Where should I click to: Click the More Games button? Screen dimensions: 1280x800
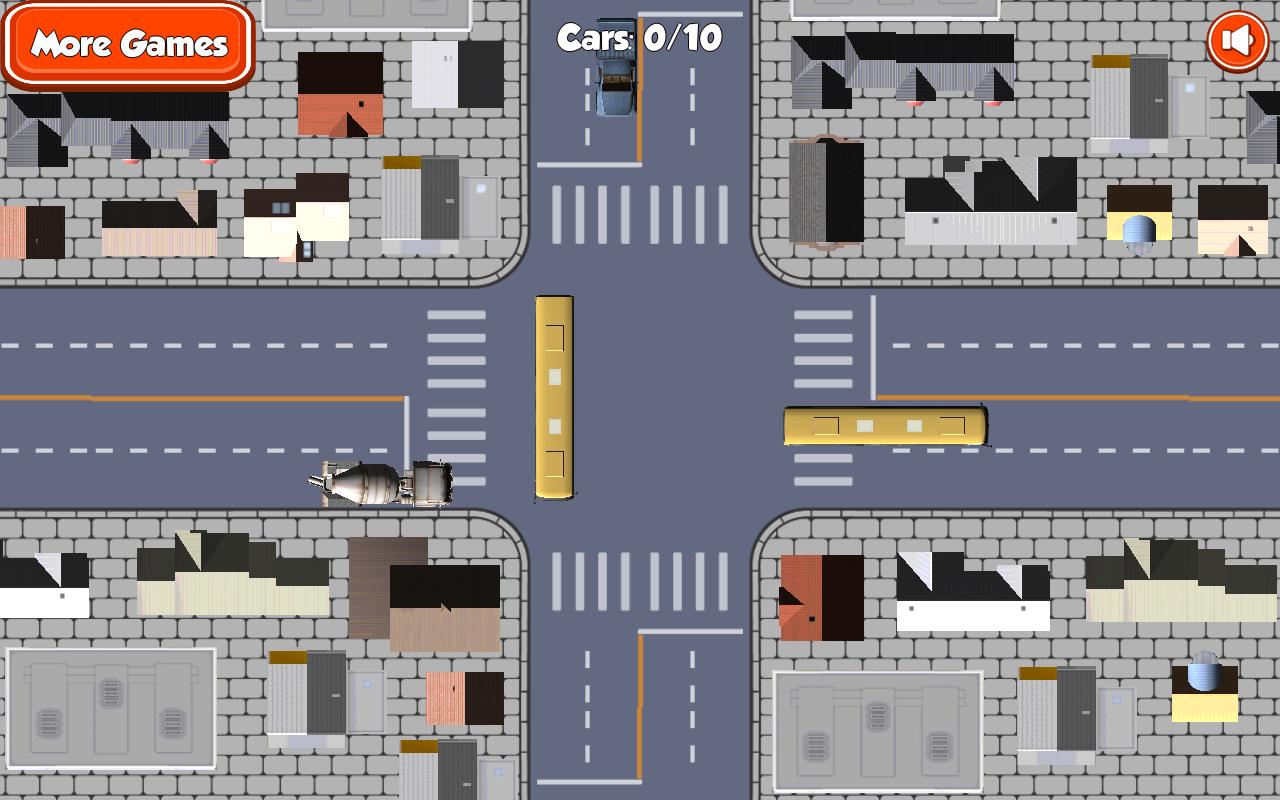(x=127, y=45)
